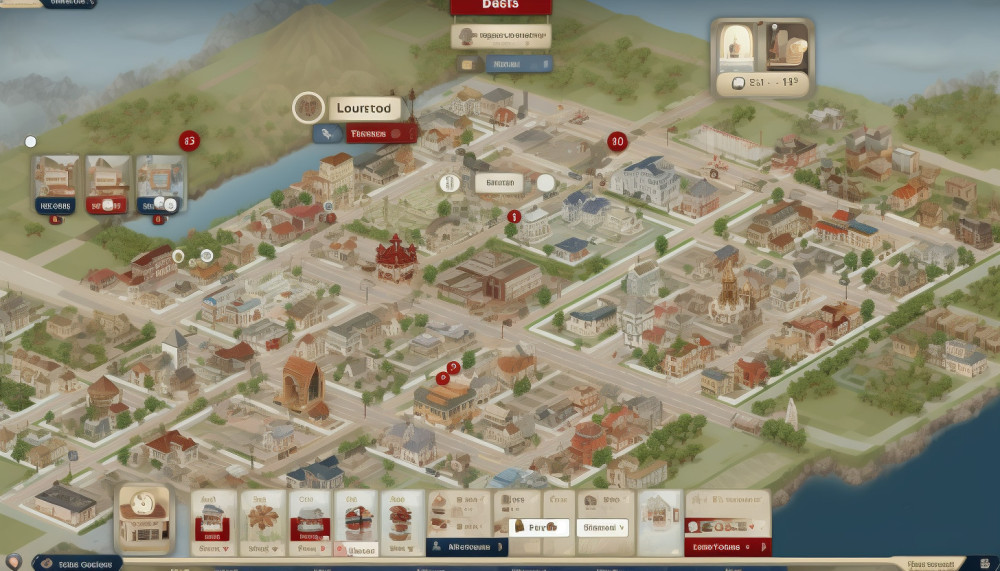Click the blue rocket icon button
Screen dimensions: 1000x571
327,133
